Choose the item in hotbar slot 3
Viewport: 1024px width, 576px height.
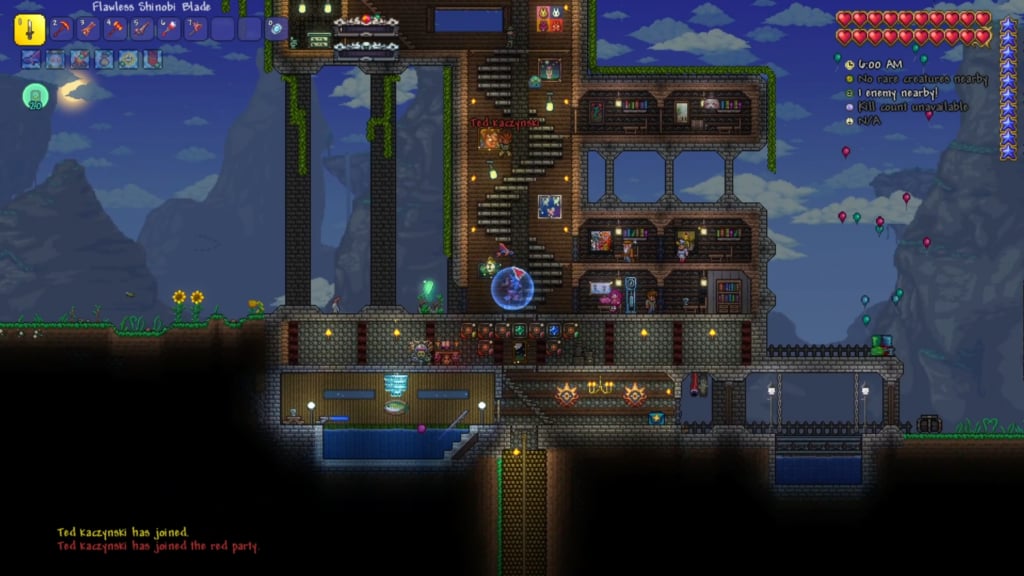click(x=89, y=29)
